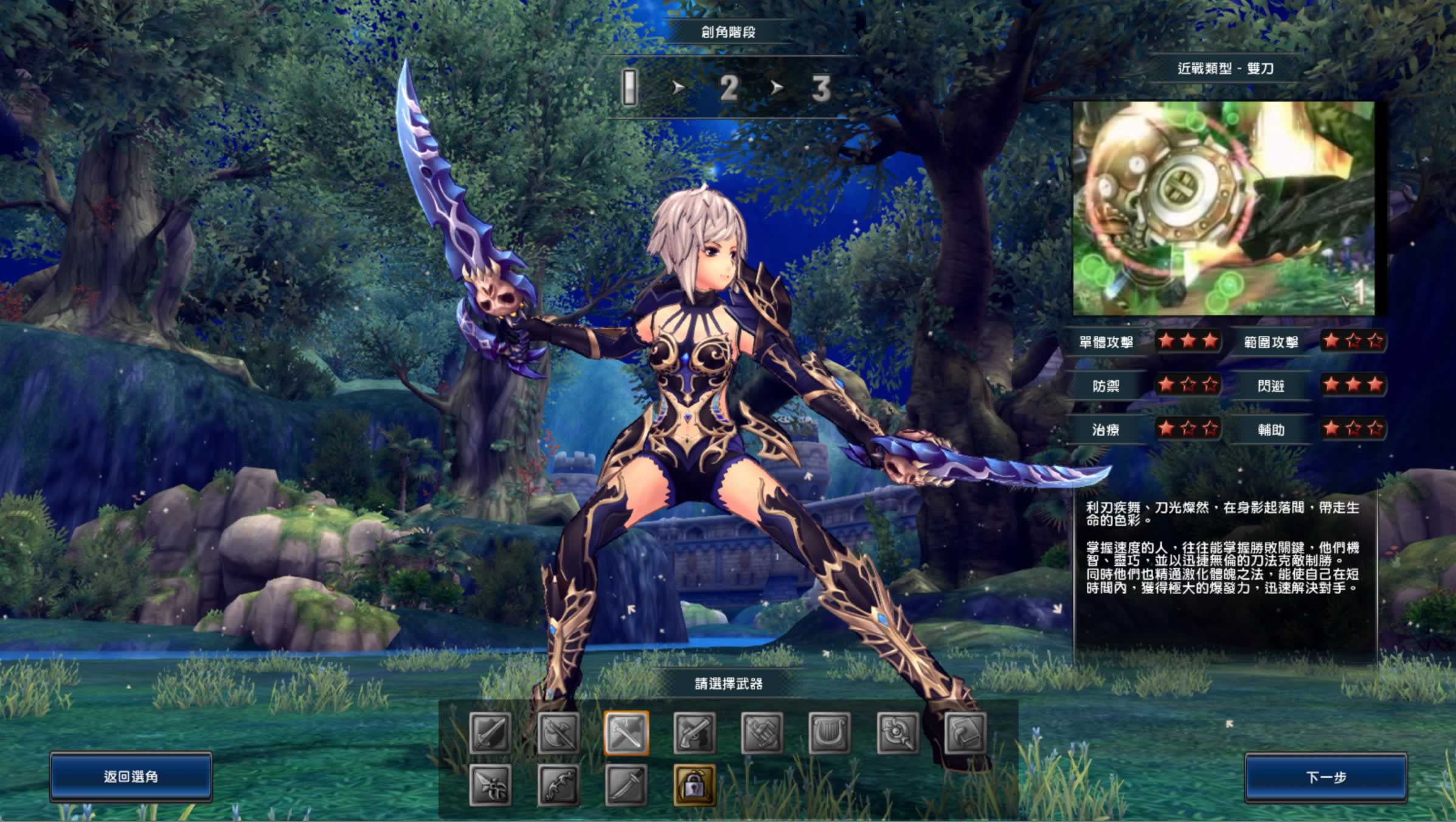This screenshot has width=1456, height=822.
Task: Click 下一步 to go to the next step
Action: pyautogui.click(x=1326, y=777)
